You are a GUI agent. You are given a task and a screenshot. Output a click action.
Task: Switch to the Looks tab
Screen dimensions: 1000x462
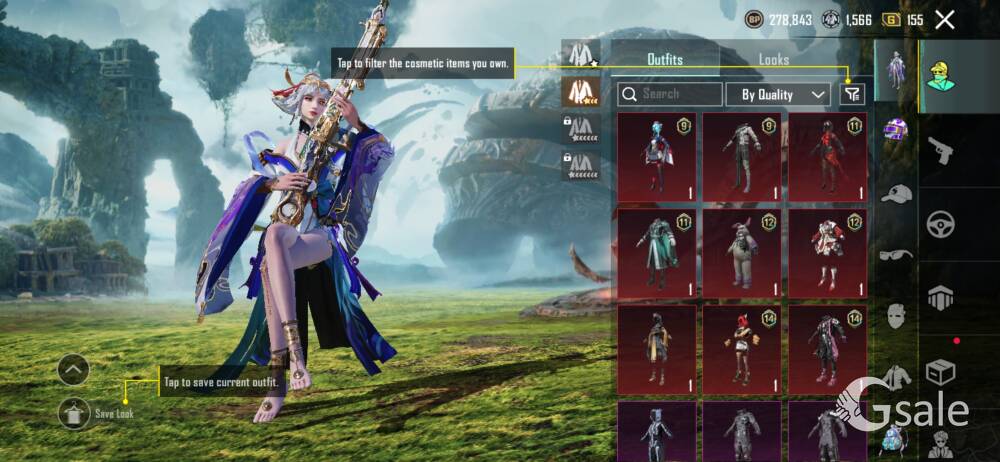[x=773, y=60]
